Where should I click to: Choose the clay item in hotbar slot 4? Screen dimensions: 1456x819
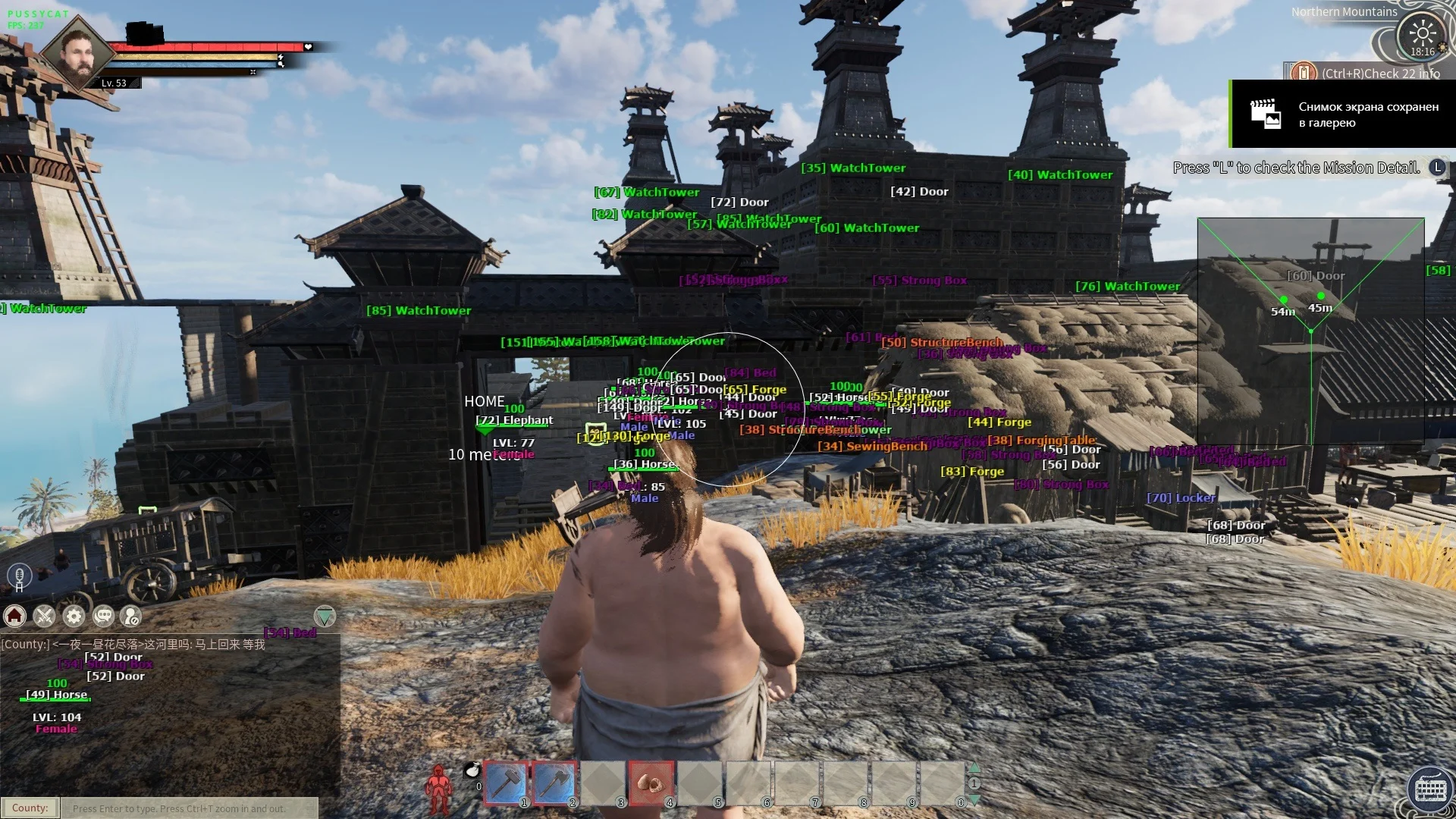coord(651,783)
